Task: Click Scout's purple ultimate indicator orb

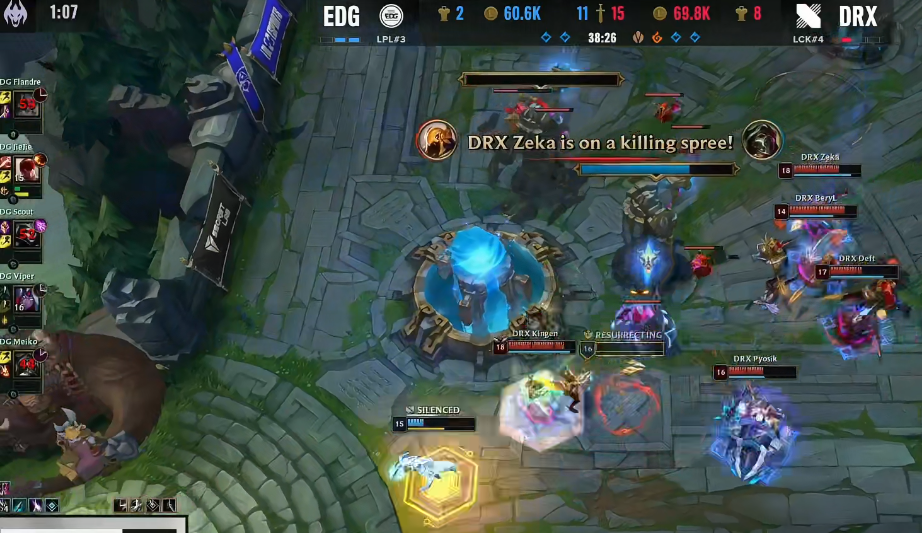Action: tap(42, 226)
